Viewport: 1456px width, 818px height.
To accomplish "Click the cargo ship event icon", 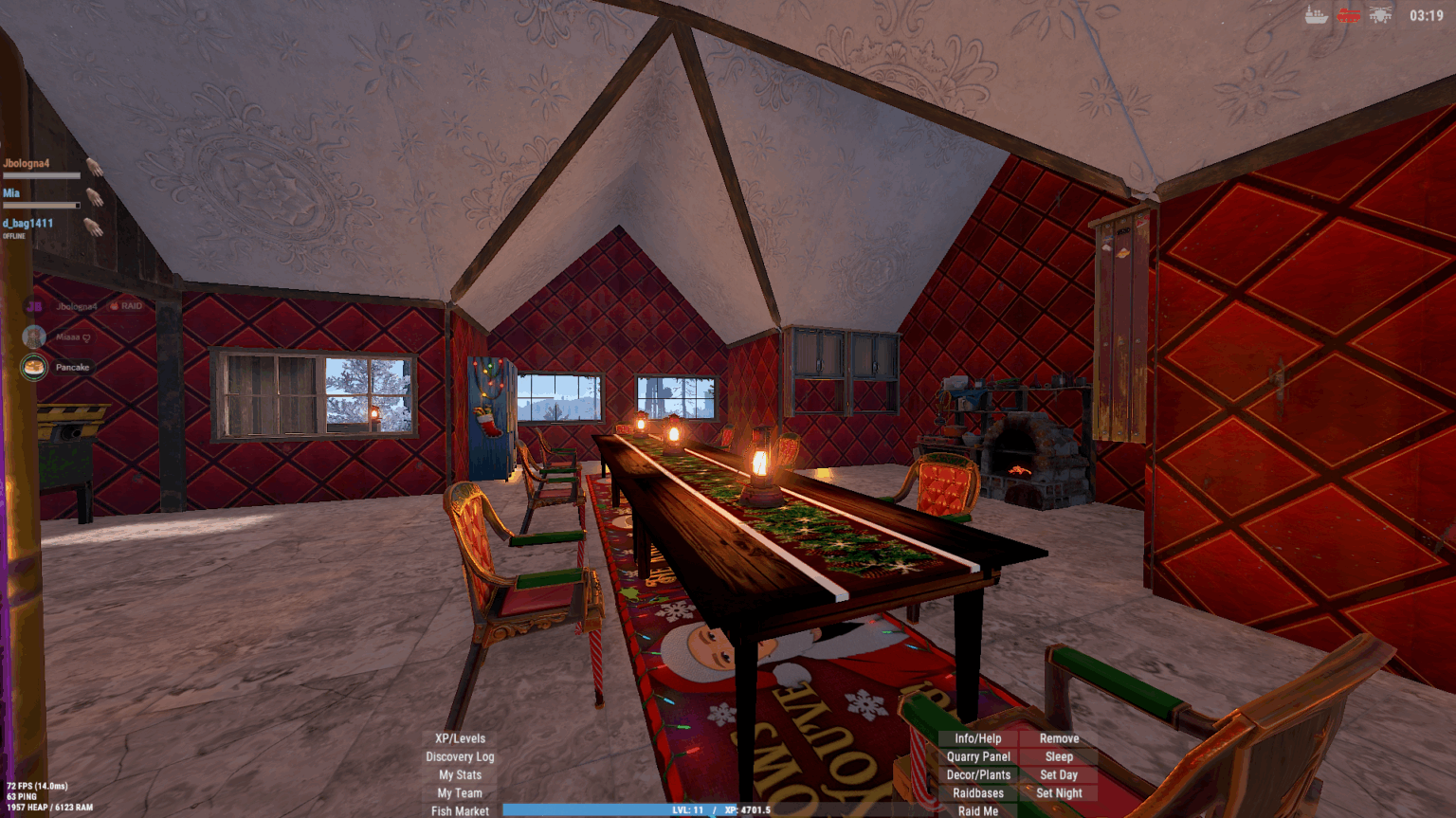I will tap(1316, 15).
